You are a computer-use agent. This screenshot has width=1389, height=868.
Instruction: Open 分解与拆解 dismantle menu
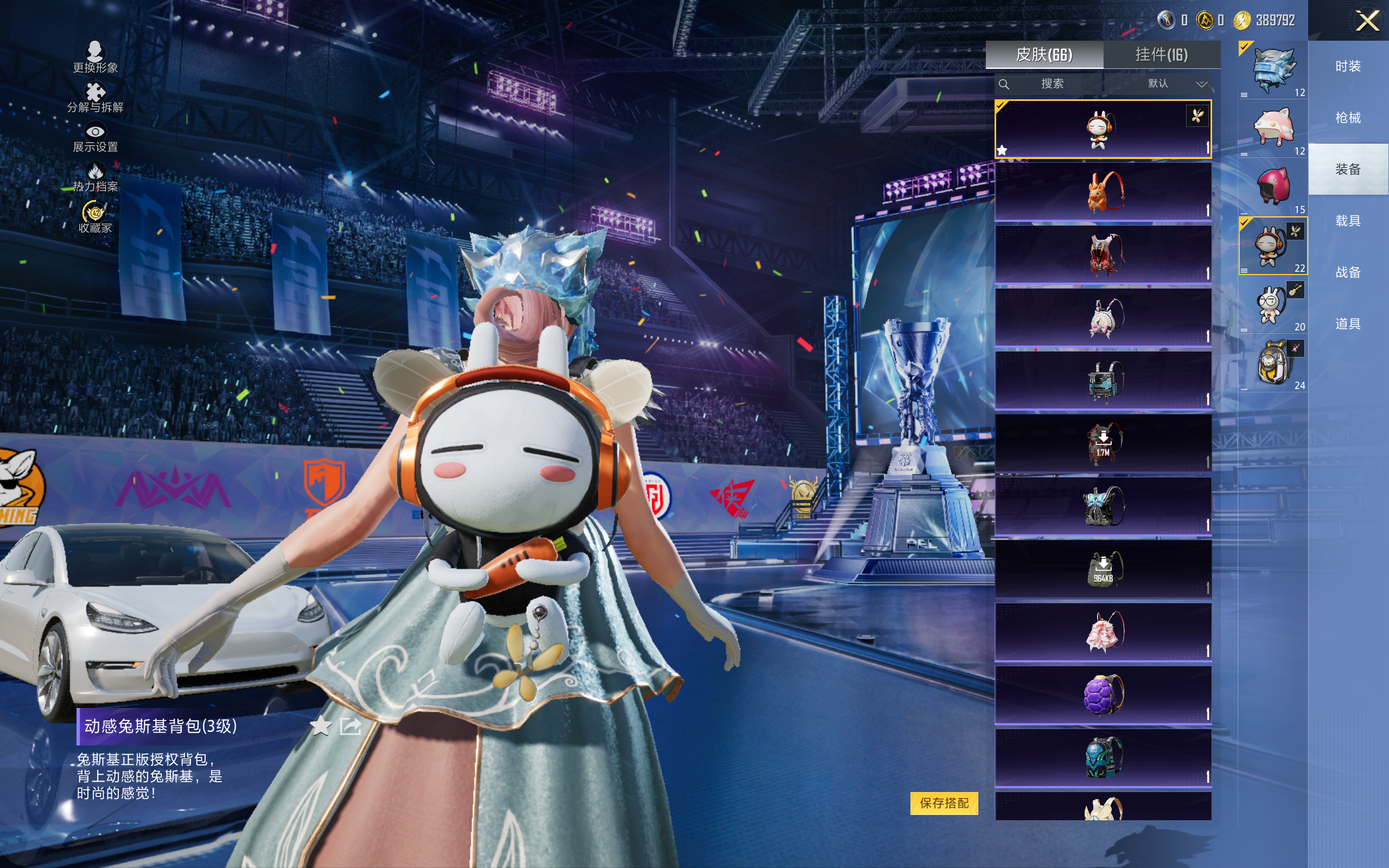point(95,98)
